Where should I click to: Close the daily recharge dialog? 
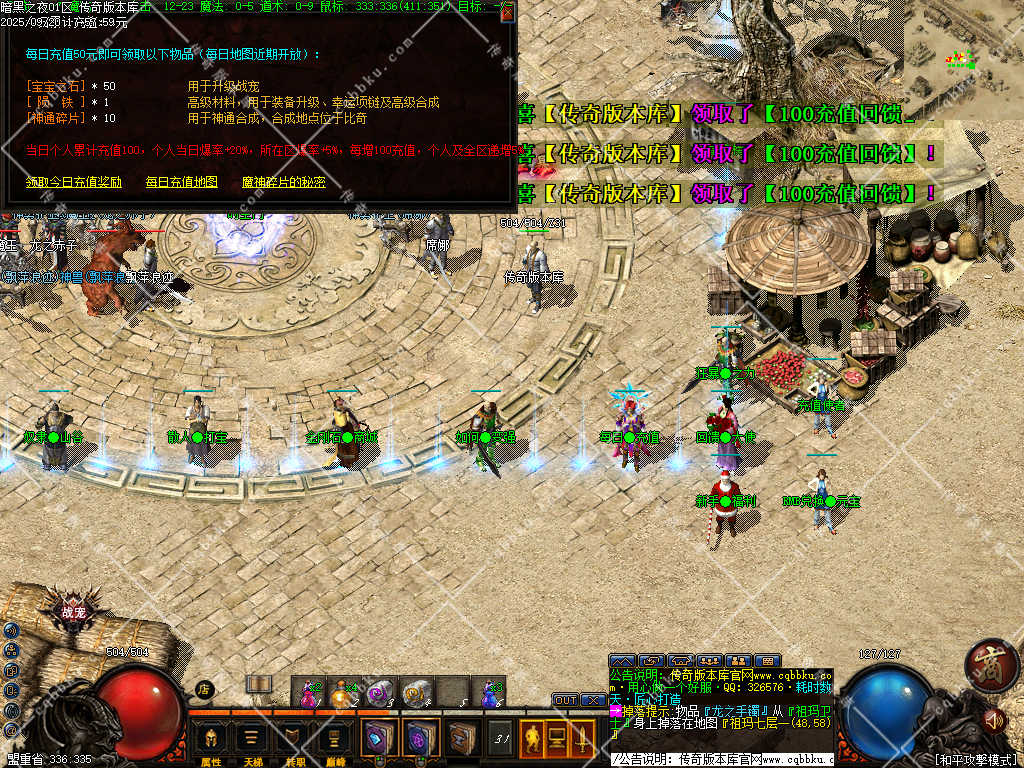pos(507,12)
